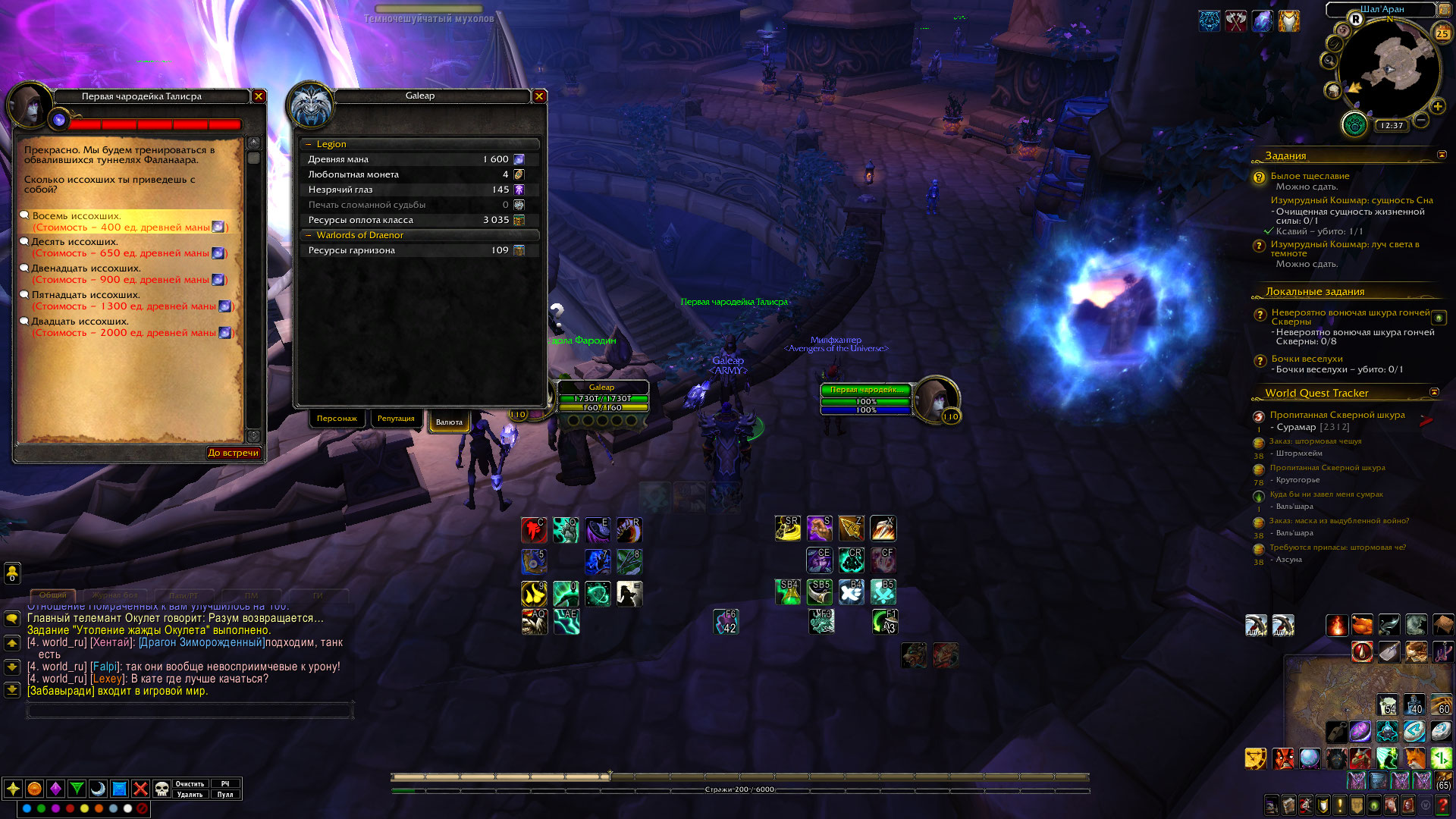
Task: Zoom in on the minimap
Action: point(1437,107)
